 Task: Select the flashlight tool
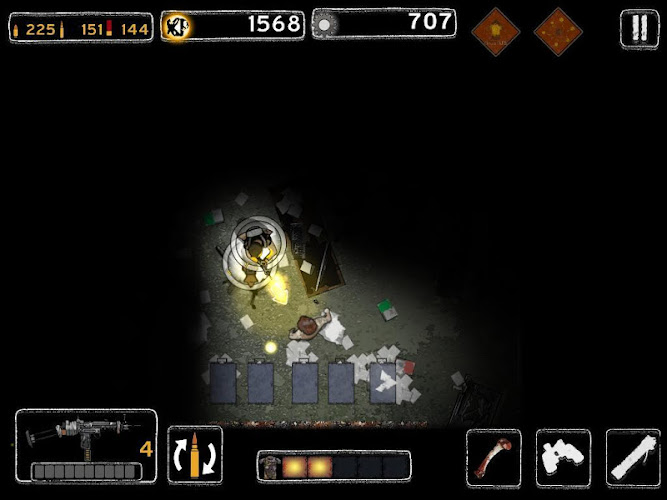[633, 456]
